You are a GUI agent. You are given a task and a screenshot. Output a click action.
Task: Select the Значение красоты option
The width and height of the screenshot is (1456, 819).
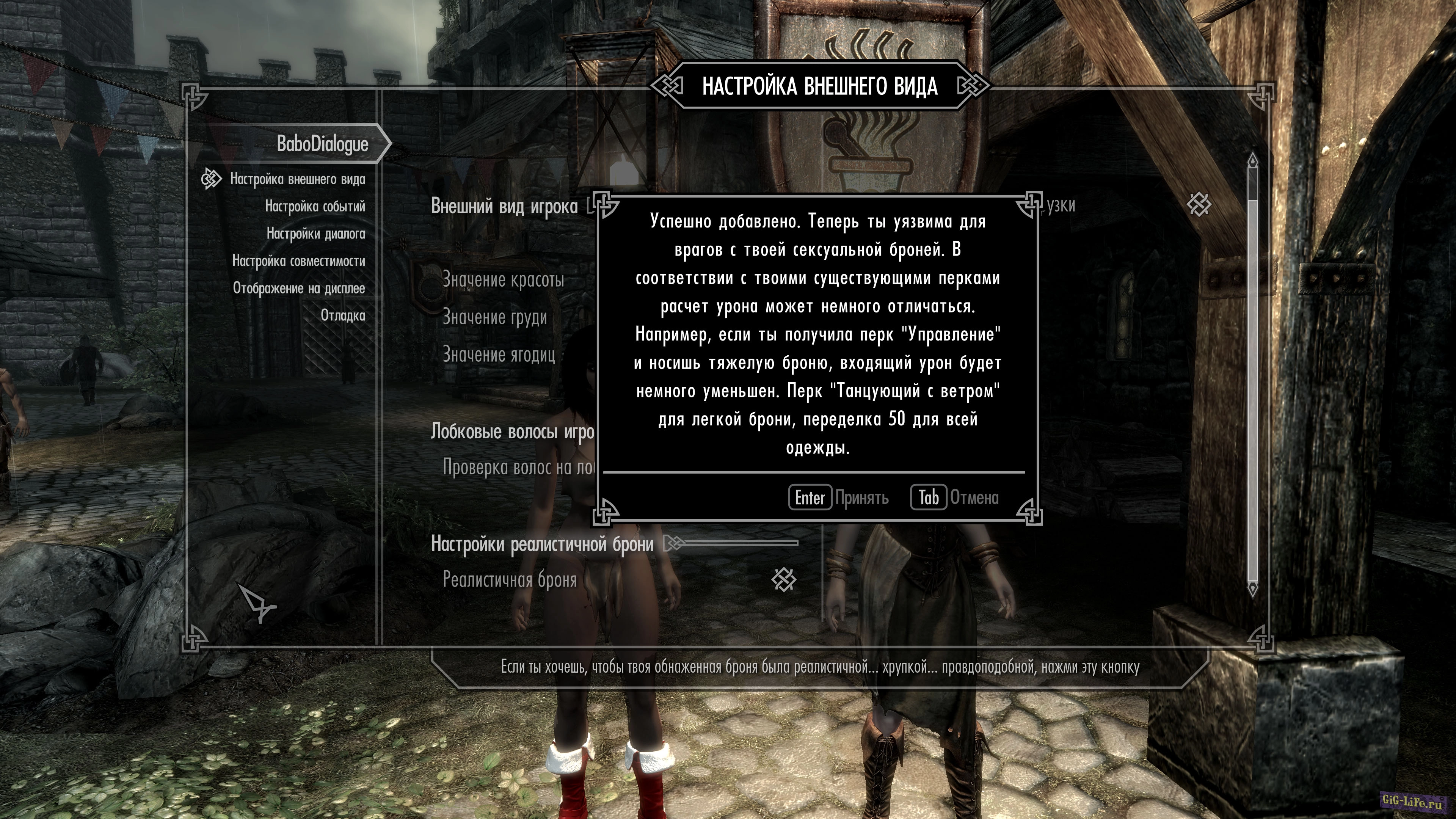pyautogui.click(x=503, y=280)
